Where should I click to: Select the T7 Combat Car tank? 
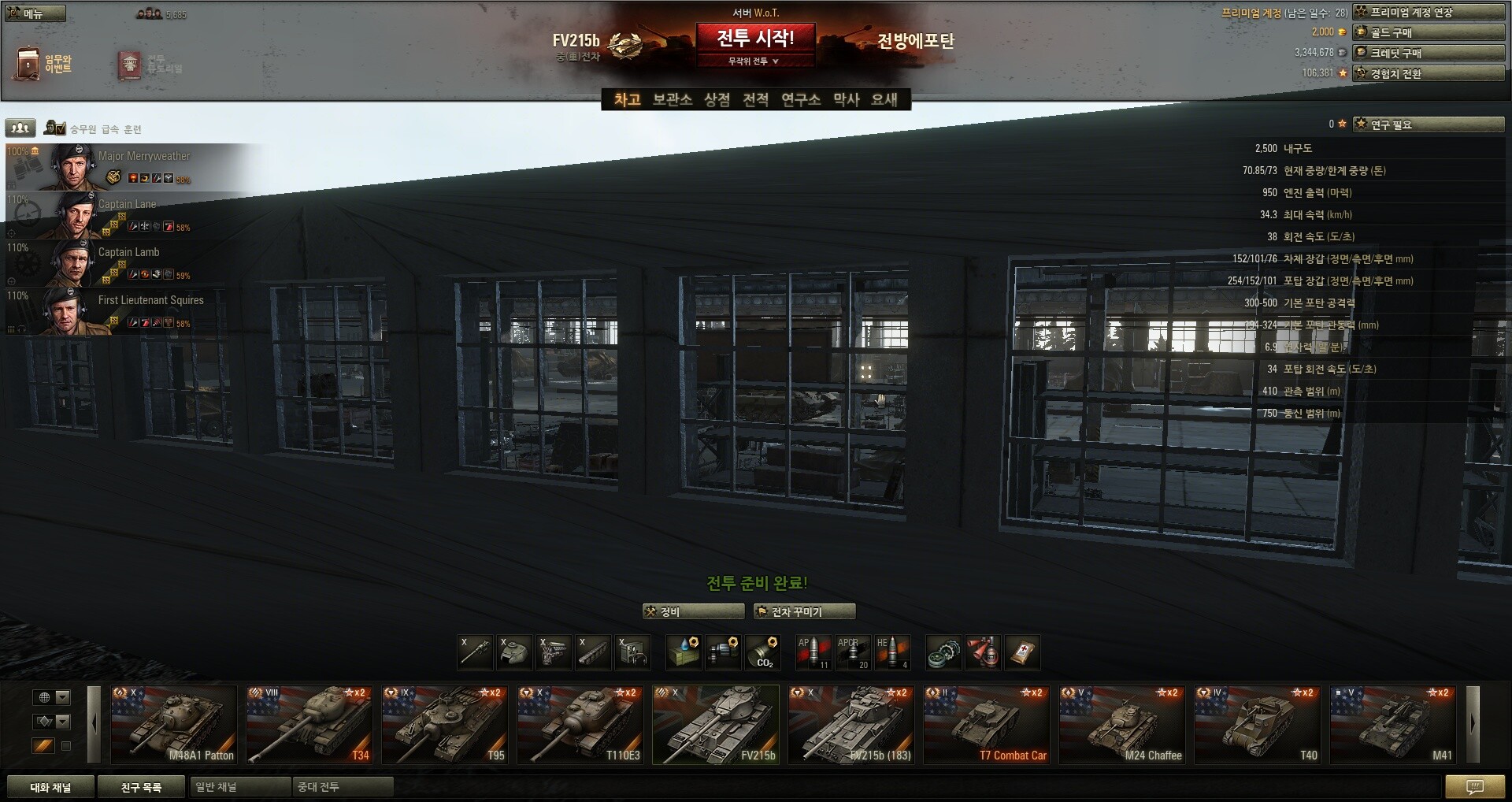[987, 725]
